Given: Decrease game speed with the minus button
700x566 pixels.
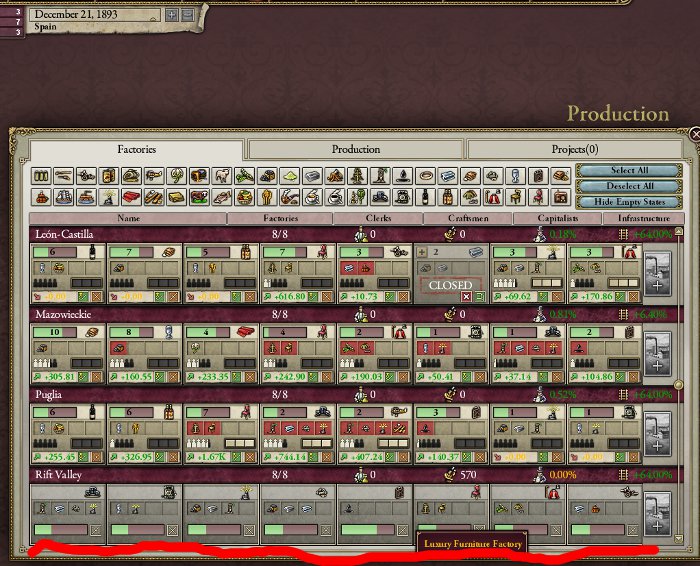Looking at the screenshot, I should point(186,15).
